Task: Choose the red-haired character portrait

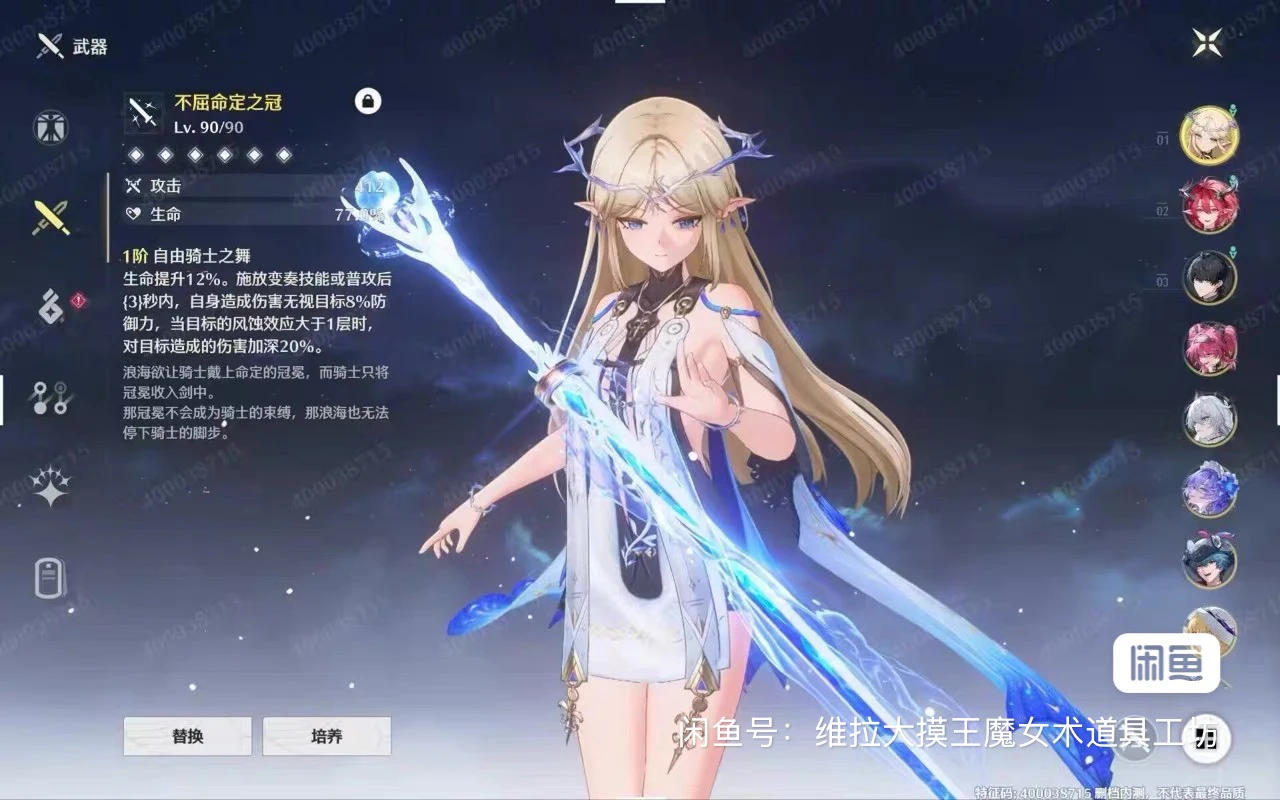Action: [1210, 206]
